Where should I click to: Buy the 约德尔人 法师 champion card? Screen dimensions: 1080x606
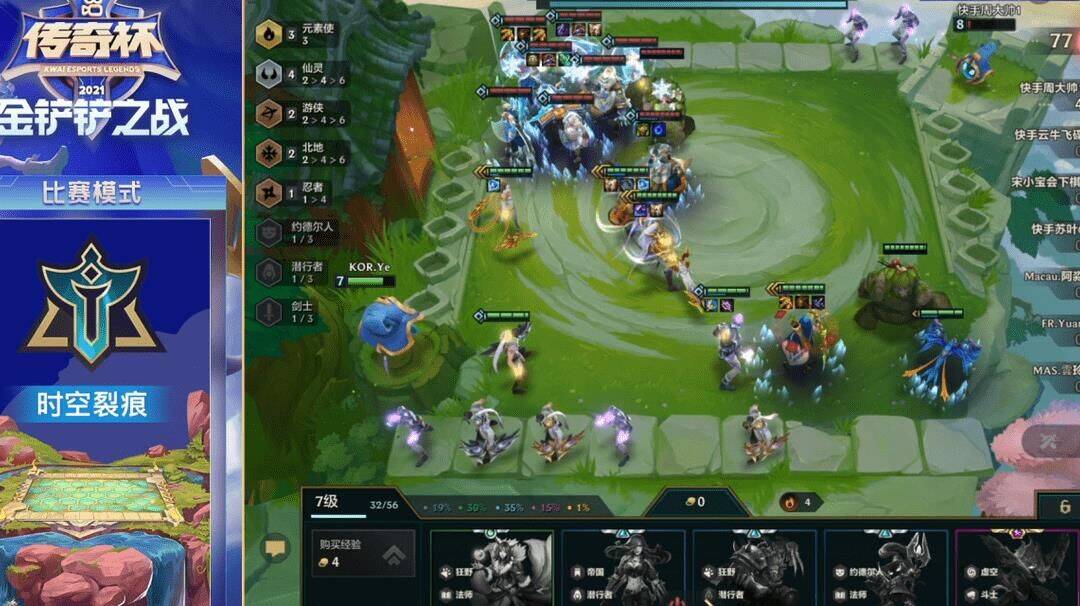pos(885,567)
